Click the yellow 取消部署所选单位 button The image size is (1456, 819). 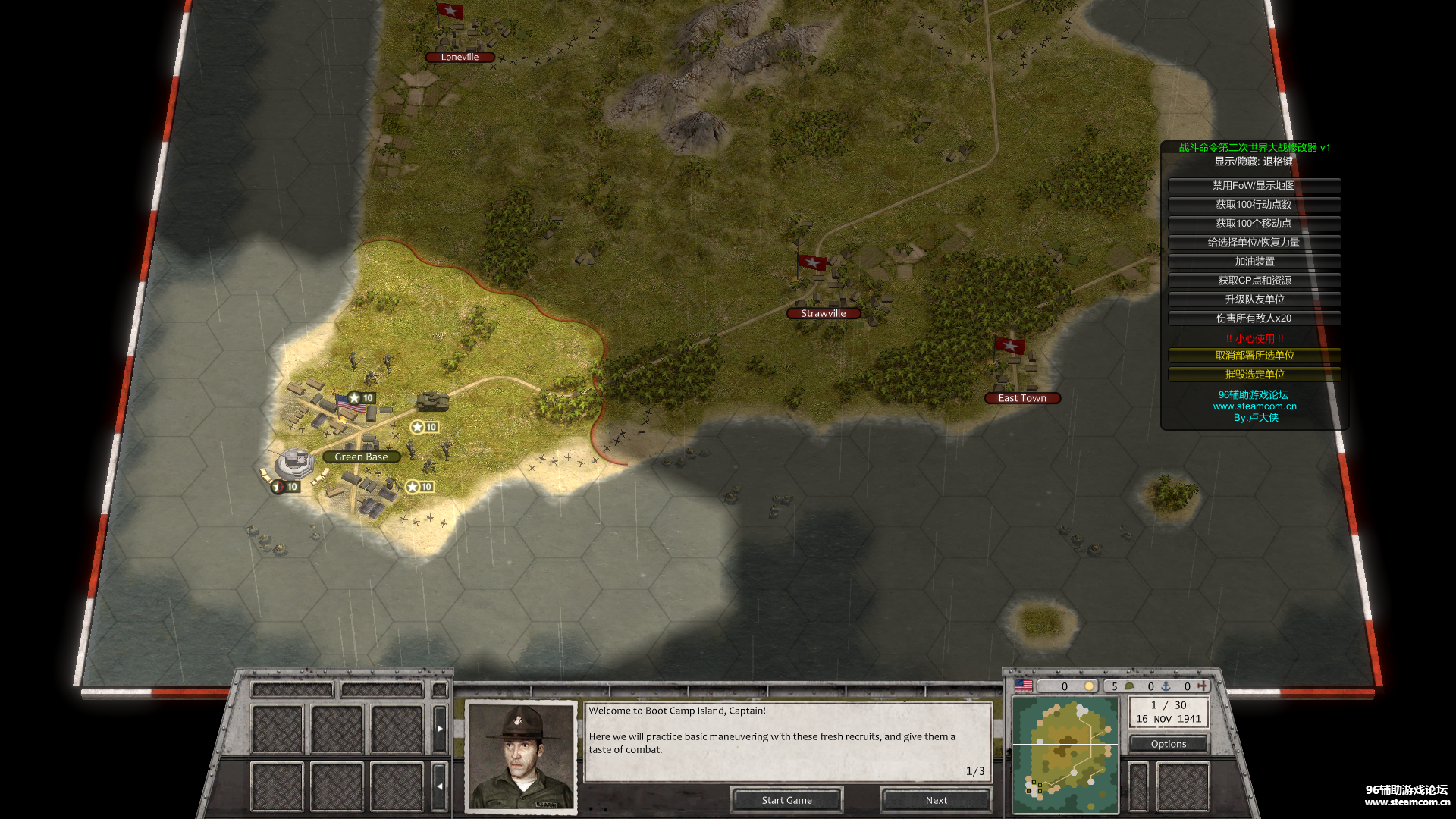1254,356
